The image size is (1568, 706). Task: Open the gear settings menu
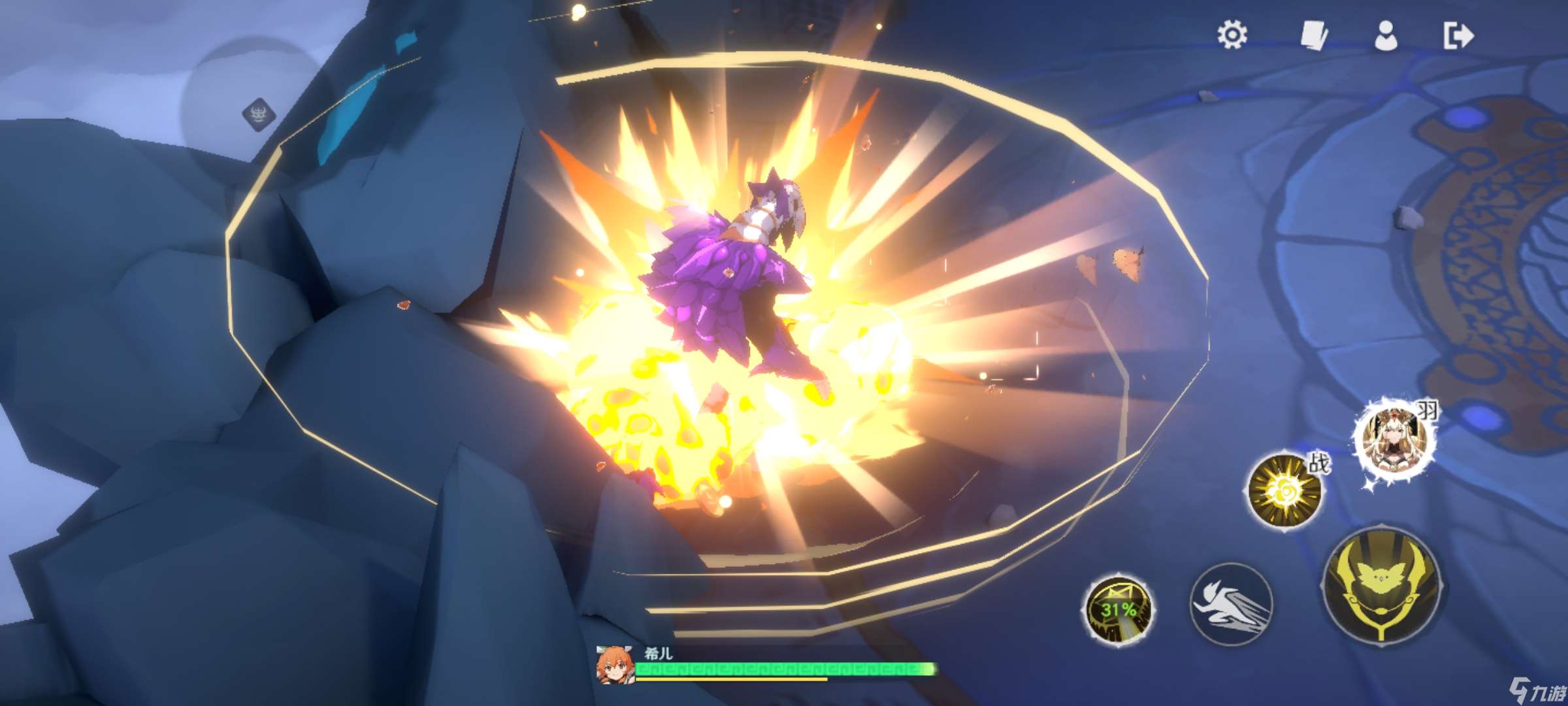tap(1232, 35)
